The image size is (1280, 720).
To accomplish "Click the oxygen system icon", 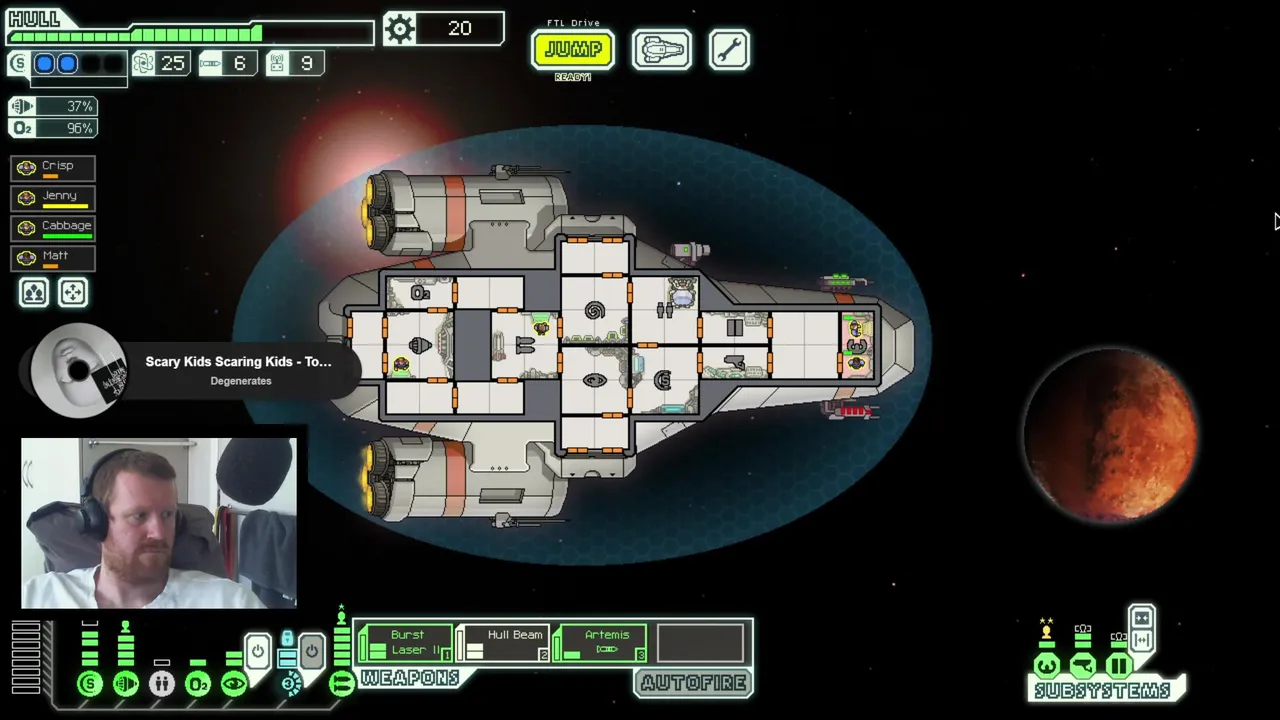I will pos(198,684).
